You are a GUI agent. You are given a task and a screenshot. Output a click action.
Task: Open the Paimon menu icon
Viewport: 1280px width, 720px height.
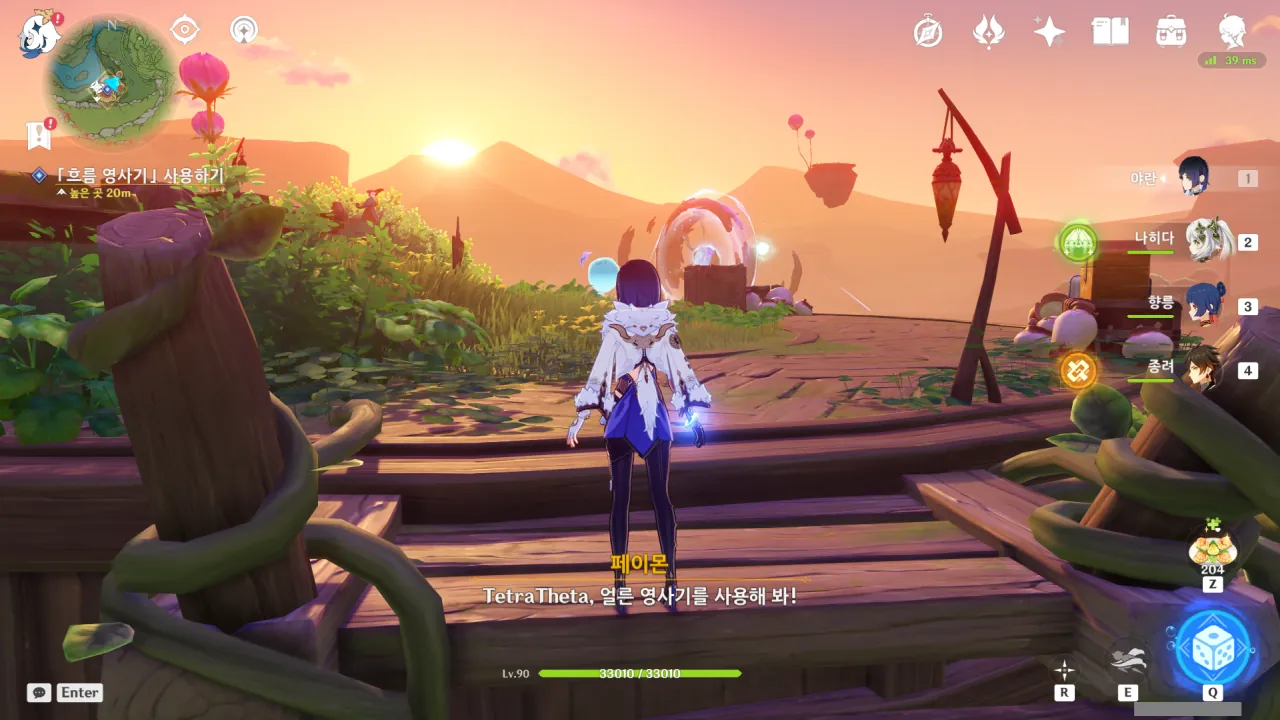point(40,34)
